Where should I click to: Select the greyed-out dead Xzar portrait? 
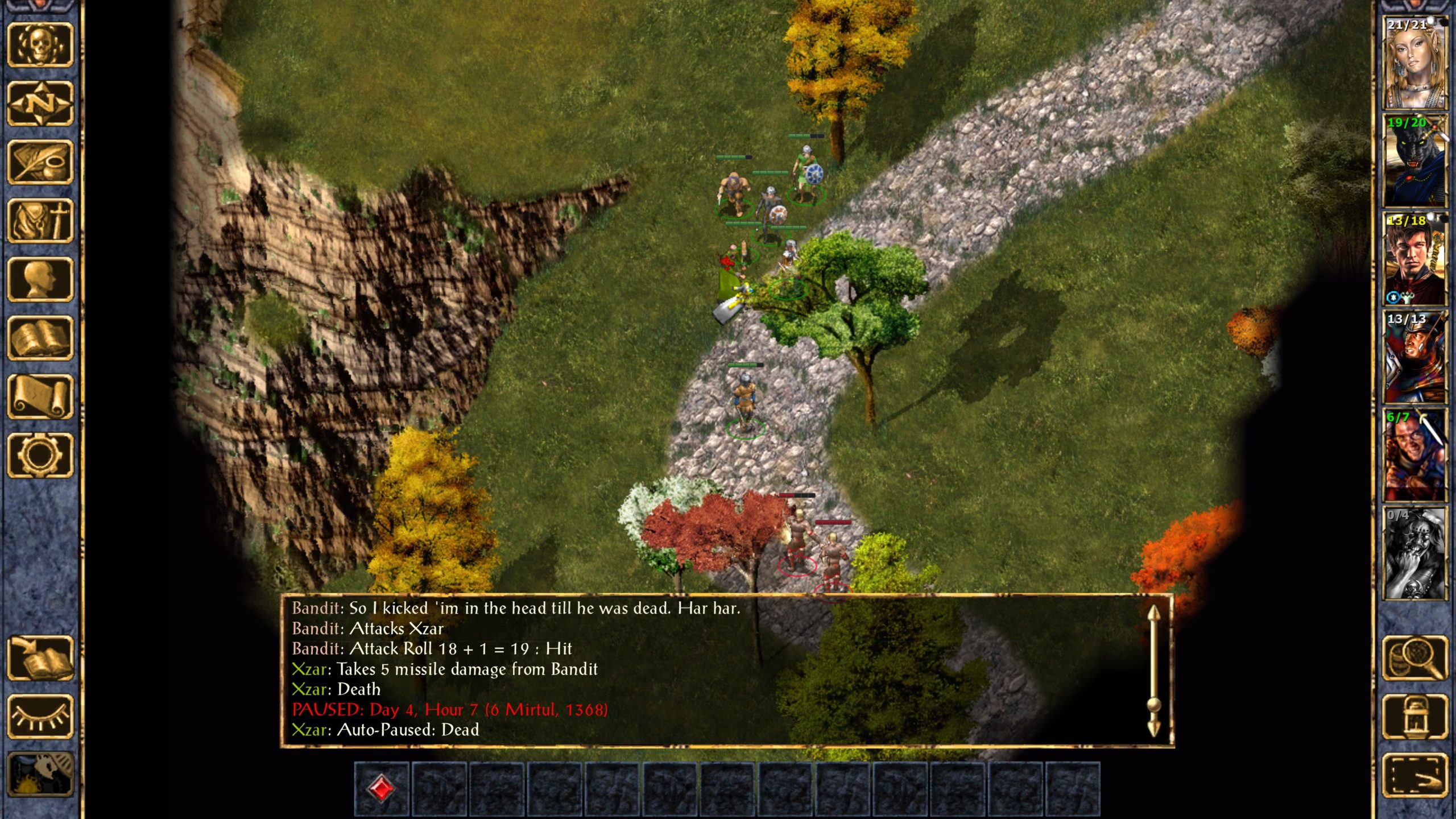1414,553
